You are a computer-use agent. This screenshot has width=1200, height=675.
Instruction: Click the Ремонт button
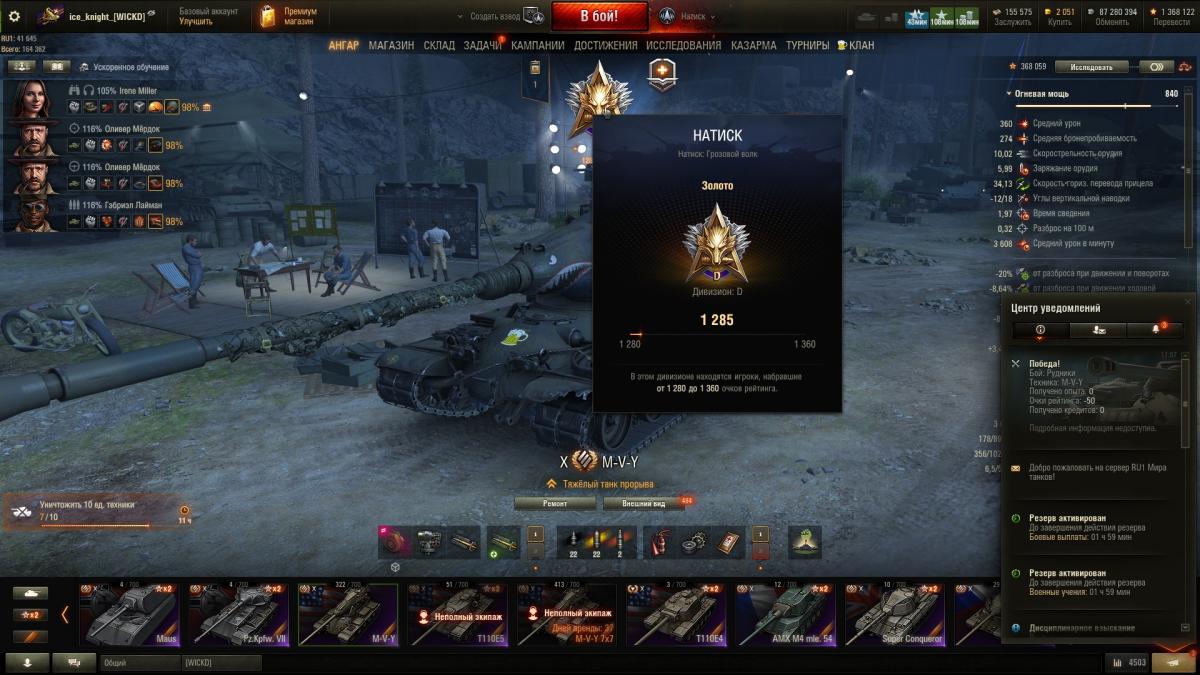point(554,503)
